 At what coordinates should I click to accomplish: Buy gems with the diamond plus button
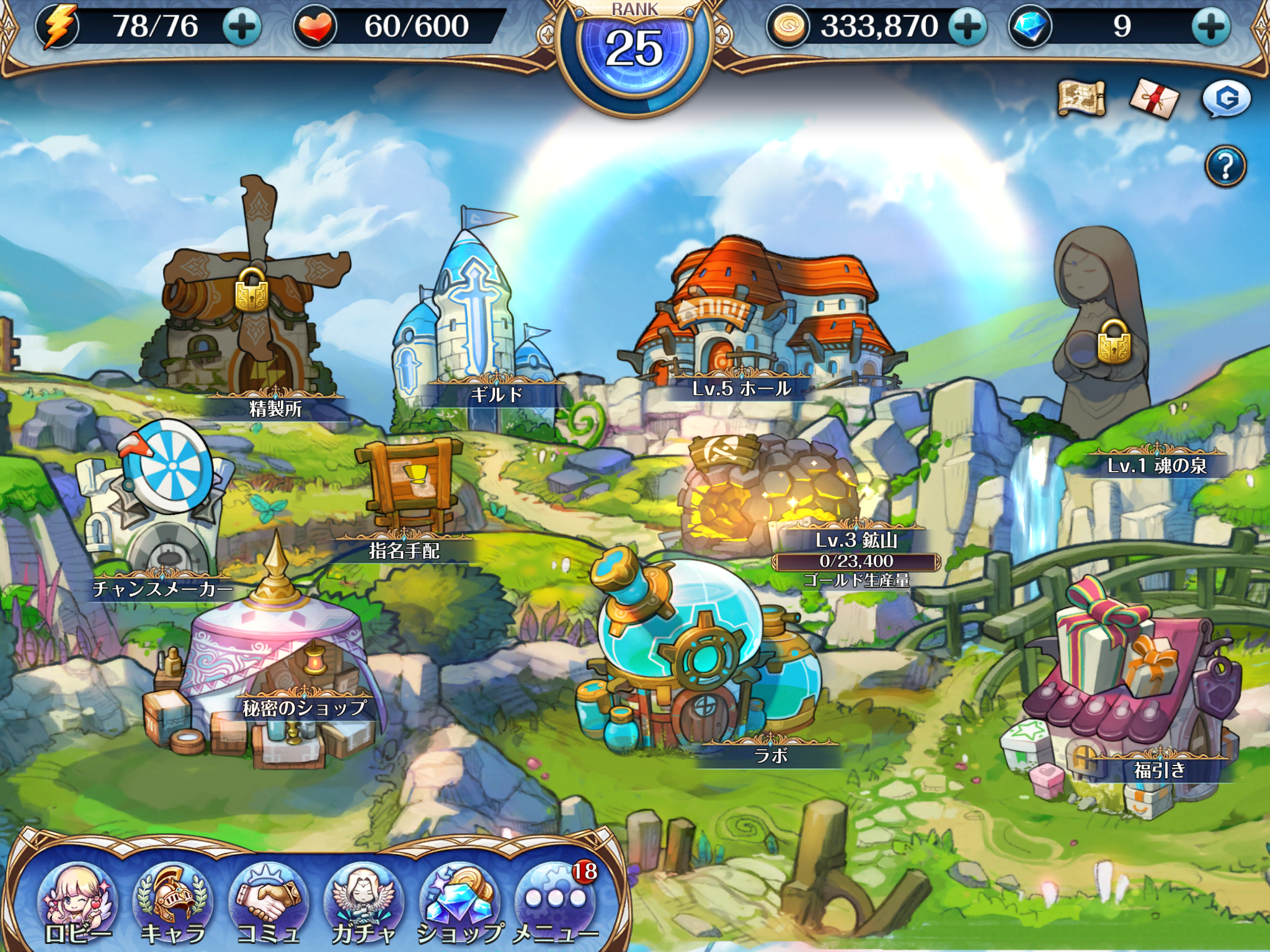pos(1211,27)
